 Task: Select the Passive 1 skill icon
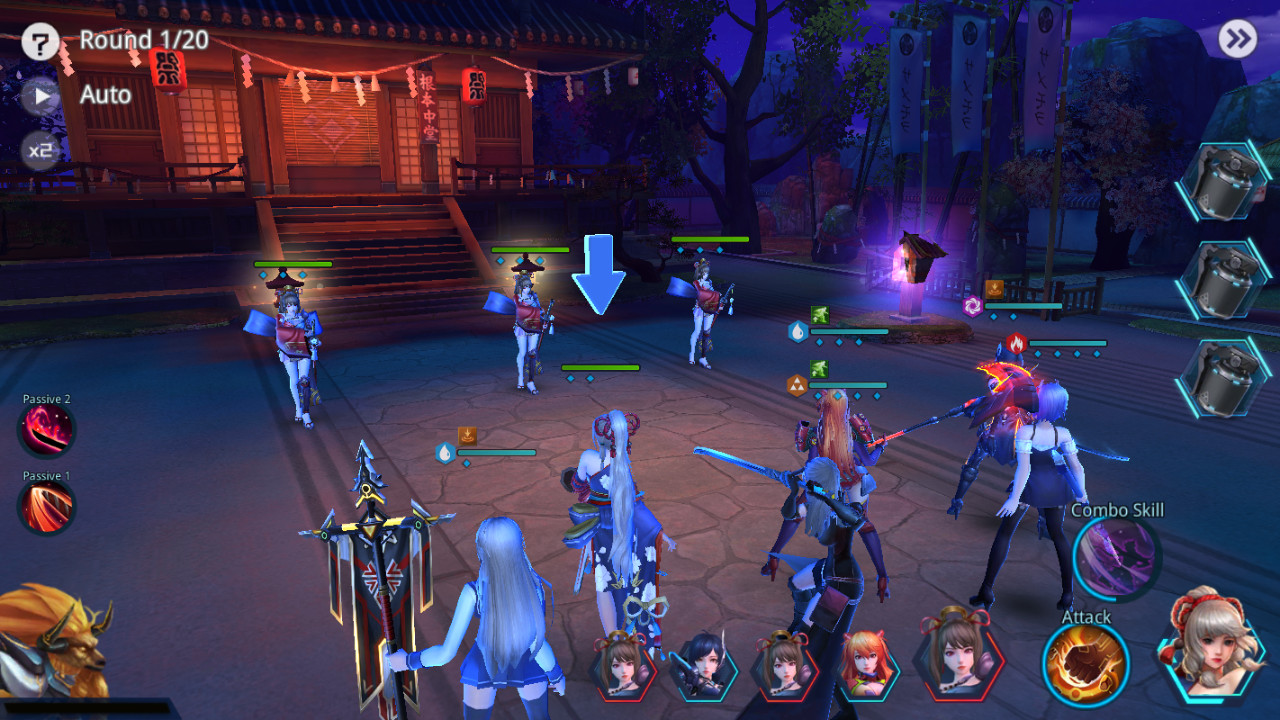click(44, 508)
